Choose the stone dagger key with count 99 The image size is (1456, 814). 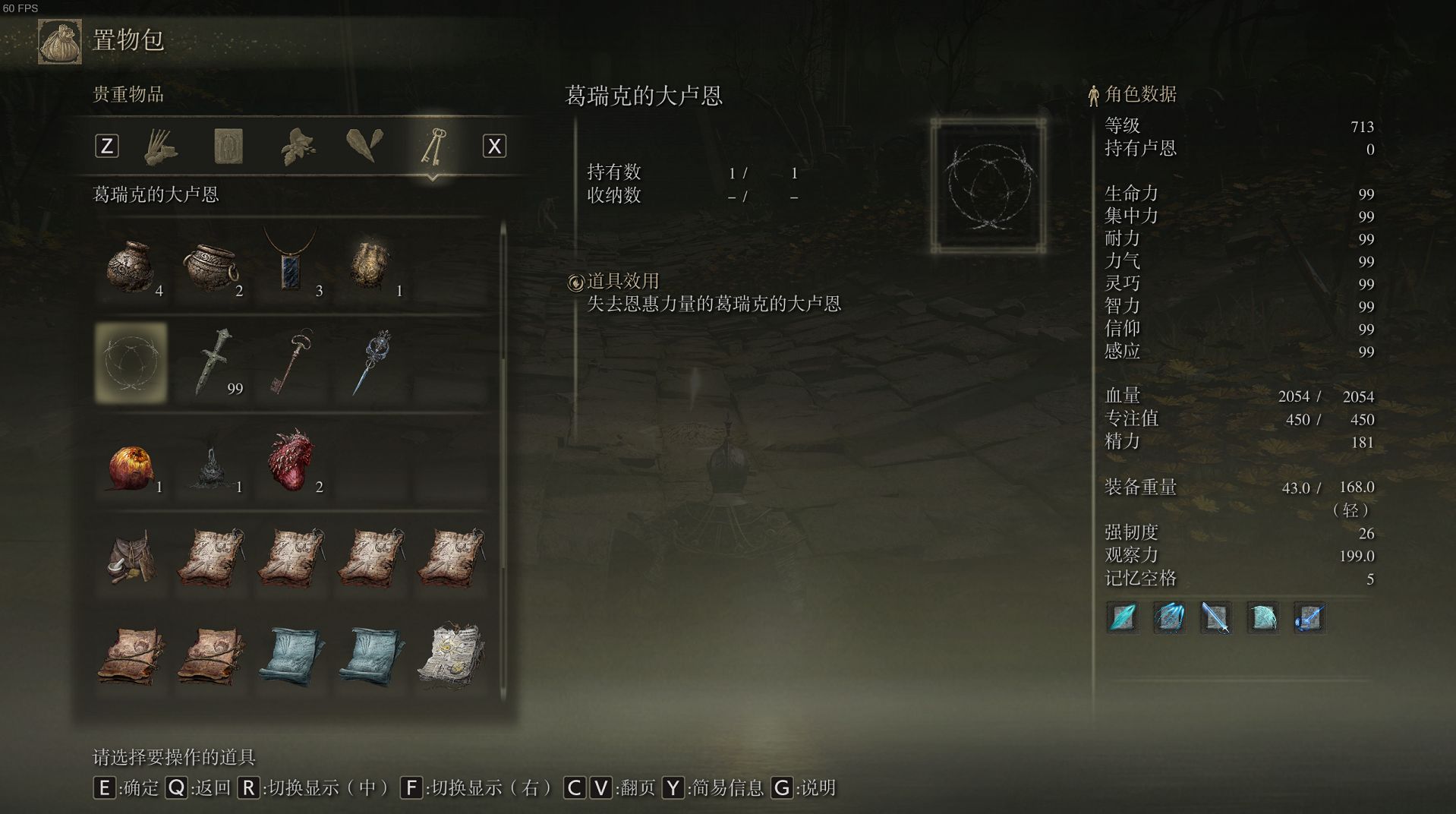(213, 362)
